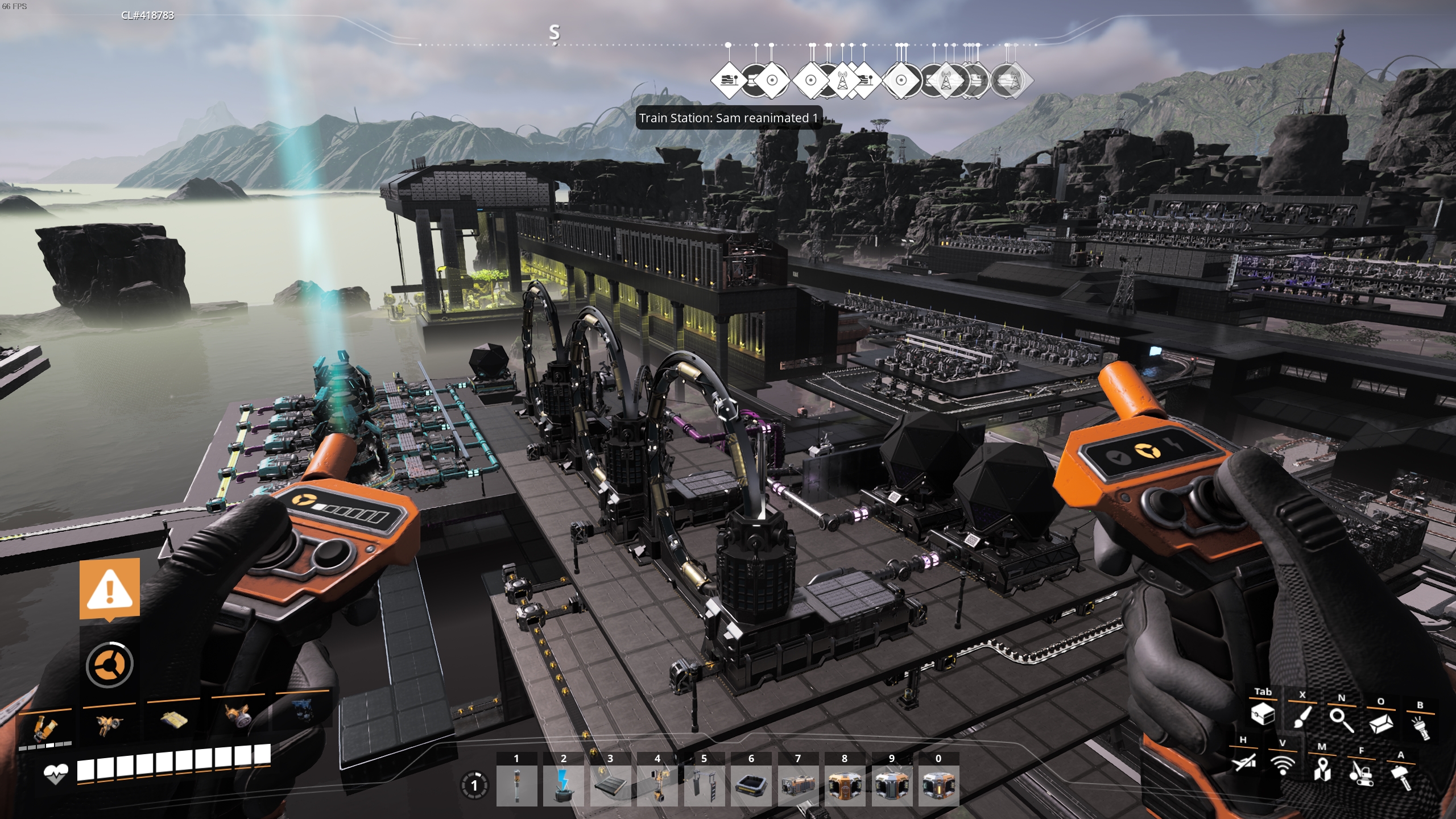
Task: Select the gas mask equipment slot
Action: [x=238, y=718]
